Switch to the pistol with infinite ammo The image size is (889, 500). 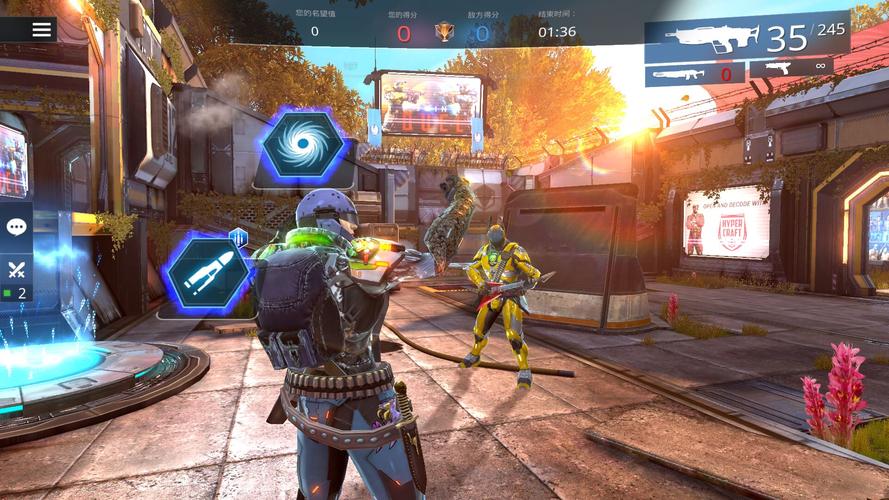[x=791, y=68]
